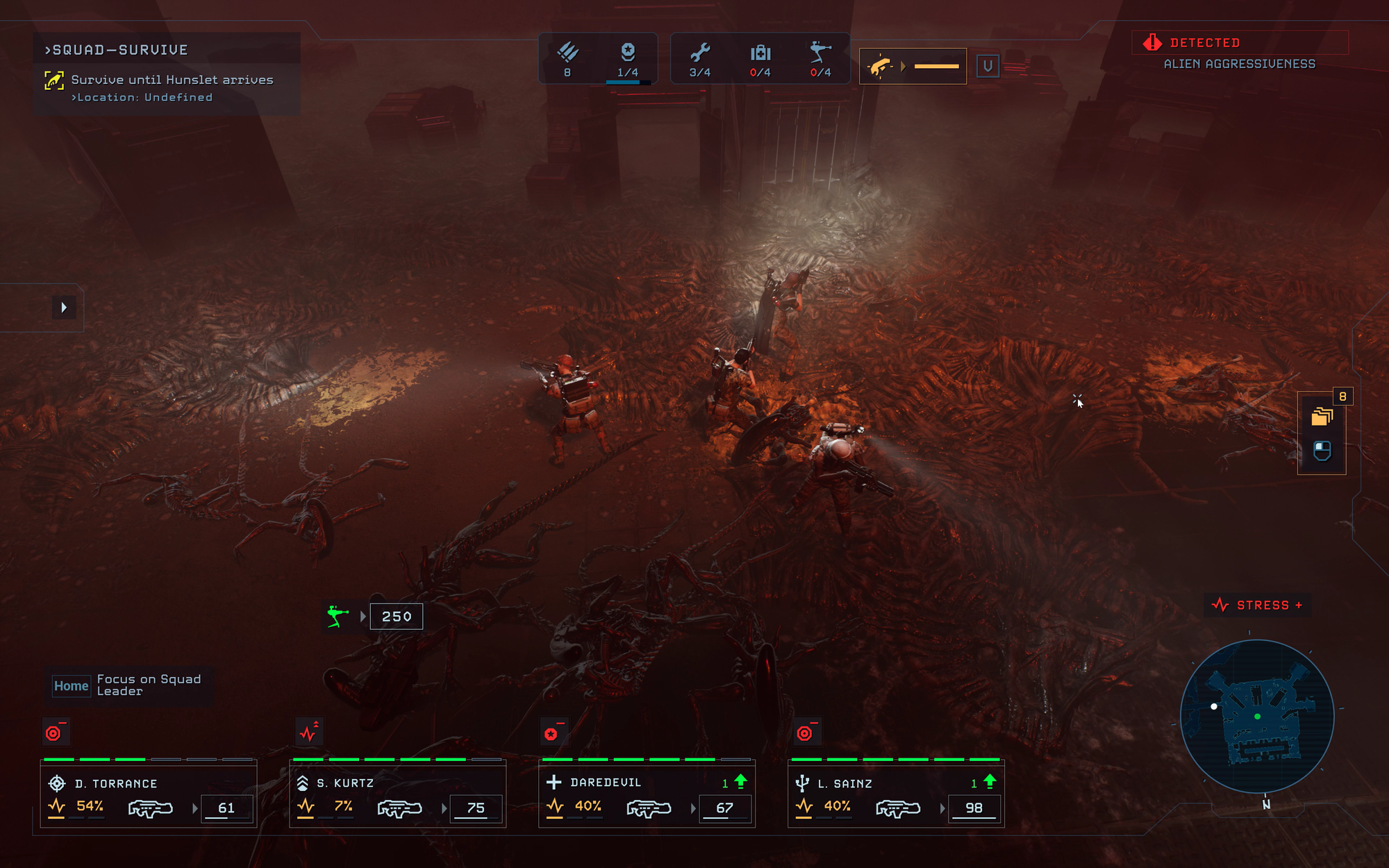
Task: Select D. Torrance's squad panel
Action: pyautogui.click(x=148, y=794)
